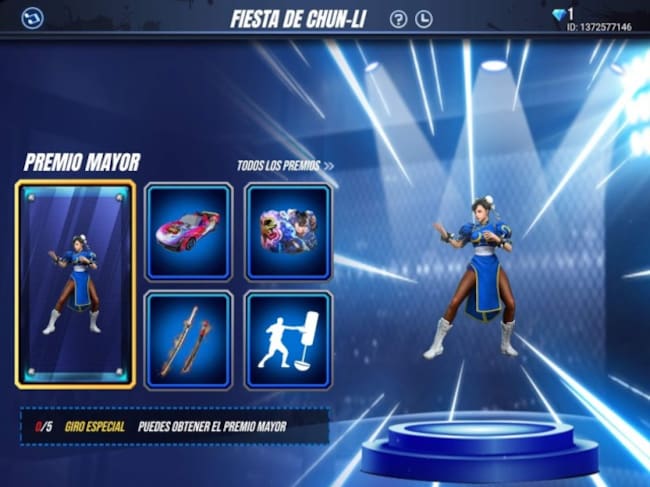Image resolution: width=650 pixels, height=487 pixels.
Task: Select the twin swords weapon prize
Action: tap(188, 340)
